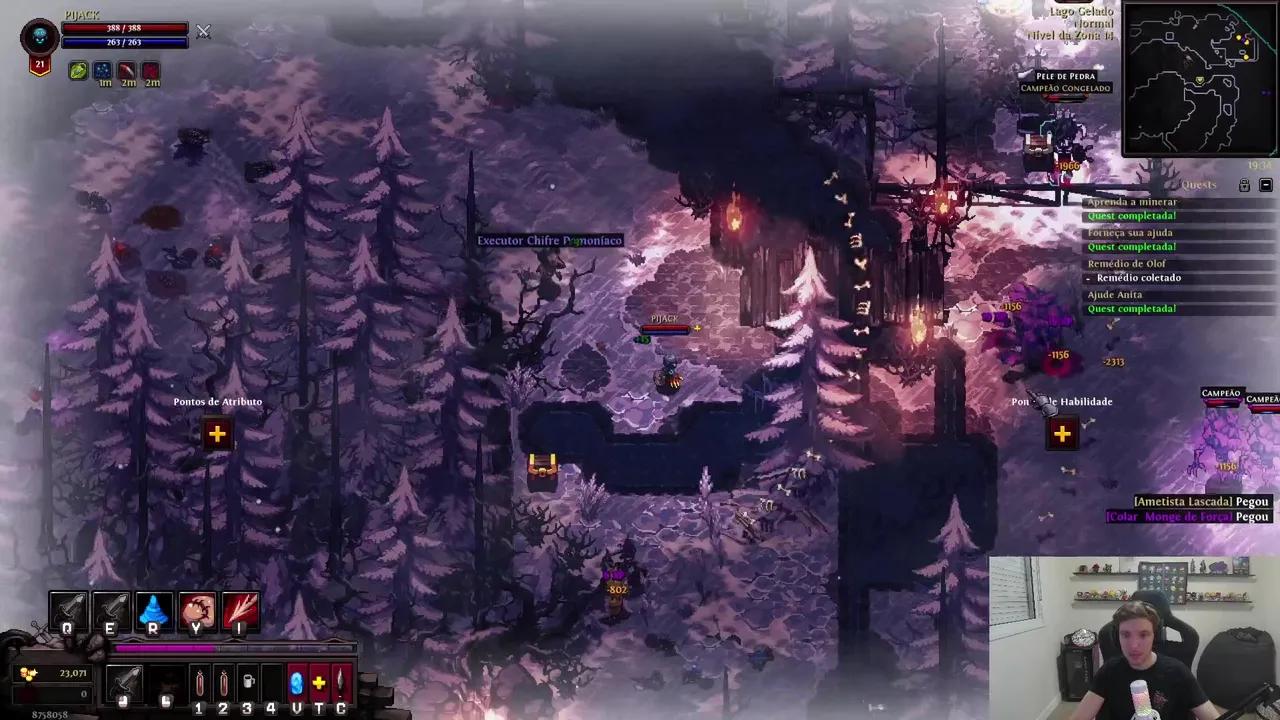The image size is (1280, 720).
Task: Toggle the Quests panel lock icon
Action: 1244,186
